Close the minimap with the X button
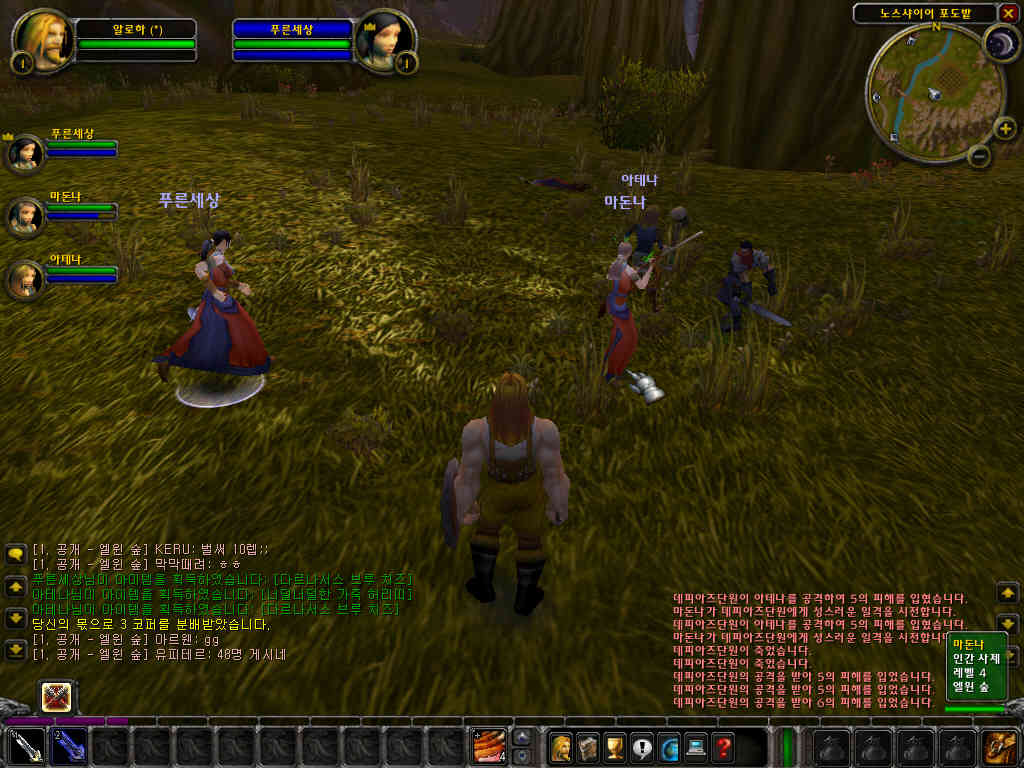Viewport: 1024px width, 768px height. click(x=1008, y=13)
